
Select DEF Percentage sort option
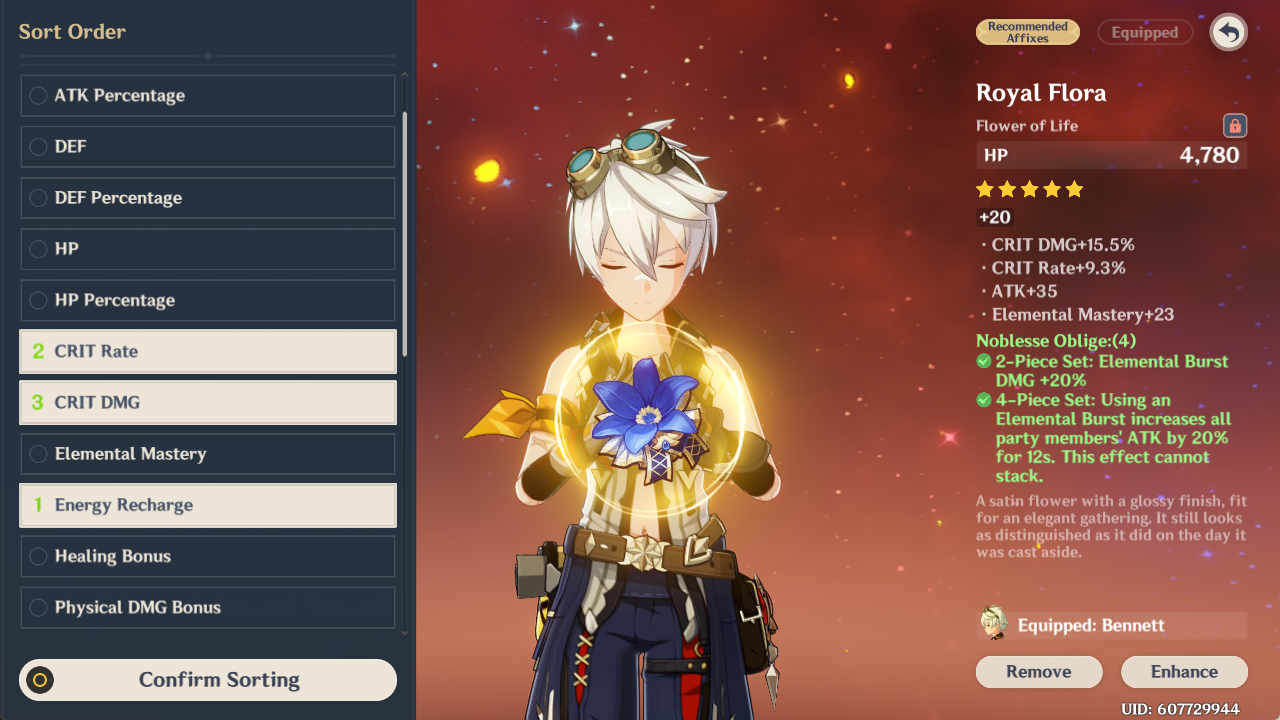coord(208,198)
